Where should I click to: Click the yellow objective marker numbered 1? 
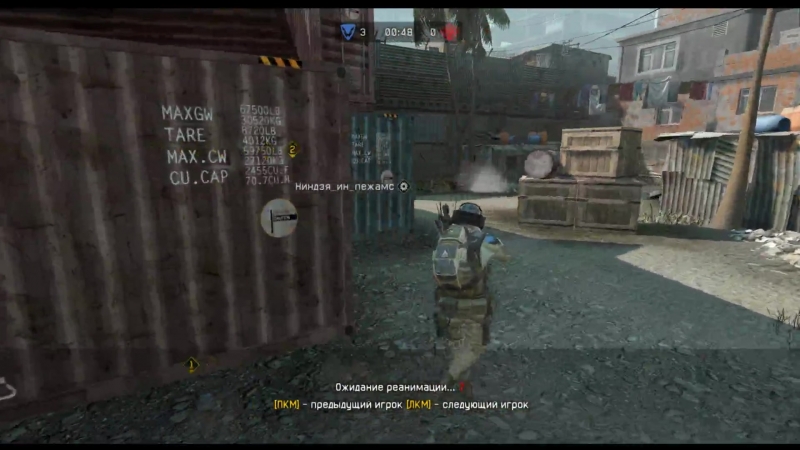[192, 365]
